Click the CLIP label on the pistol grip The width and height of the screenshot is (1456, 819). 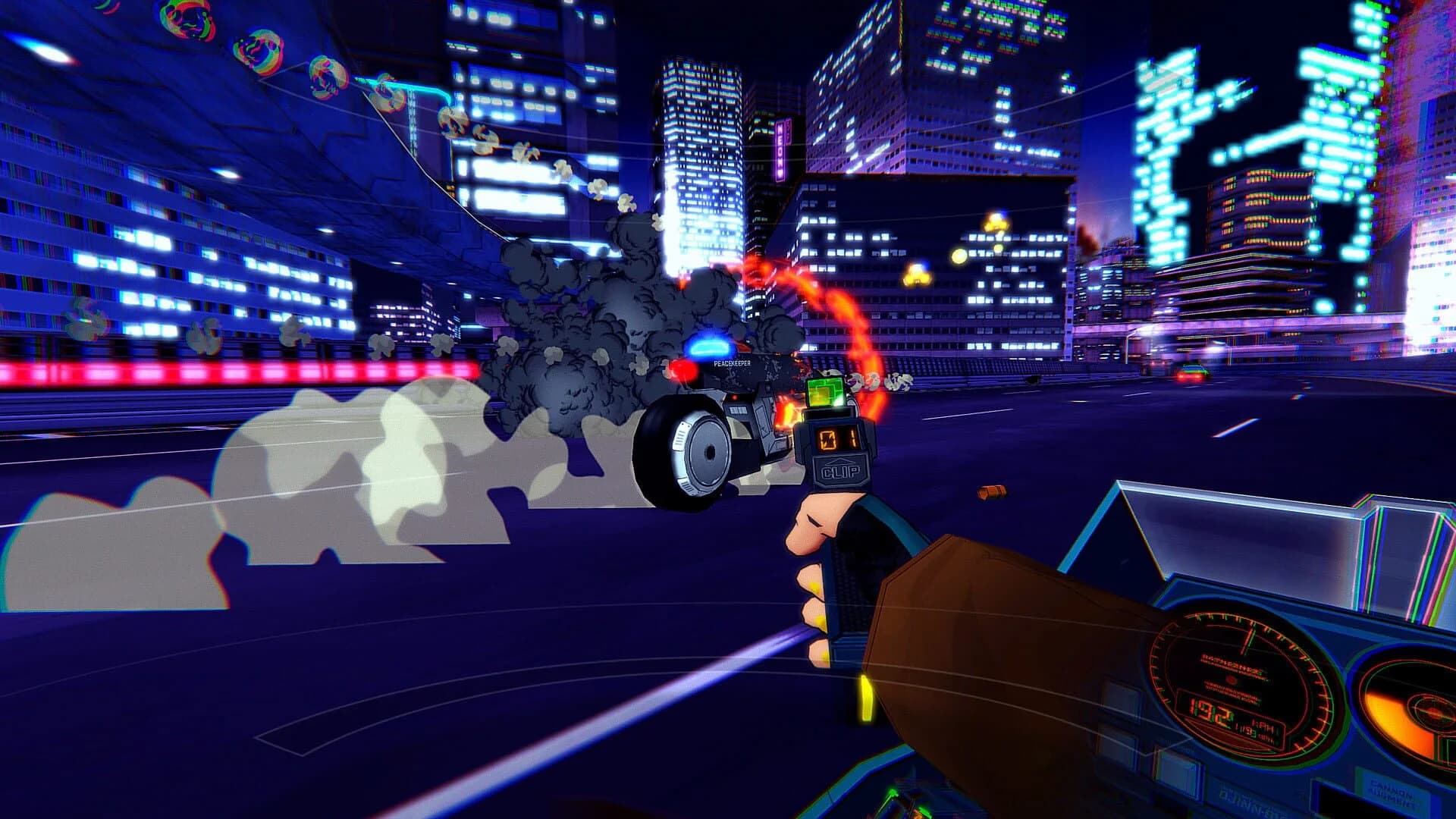point(841,469)
